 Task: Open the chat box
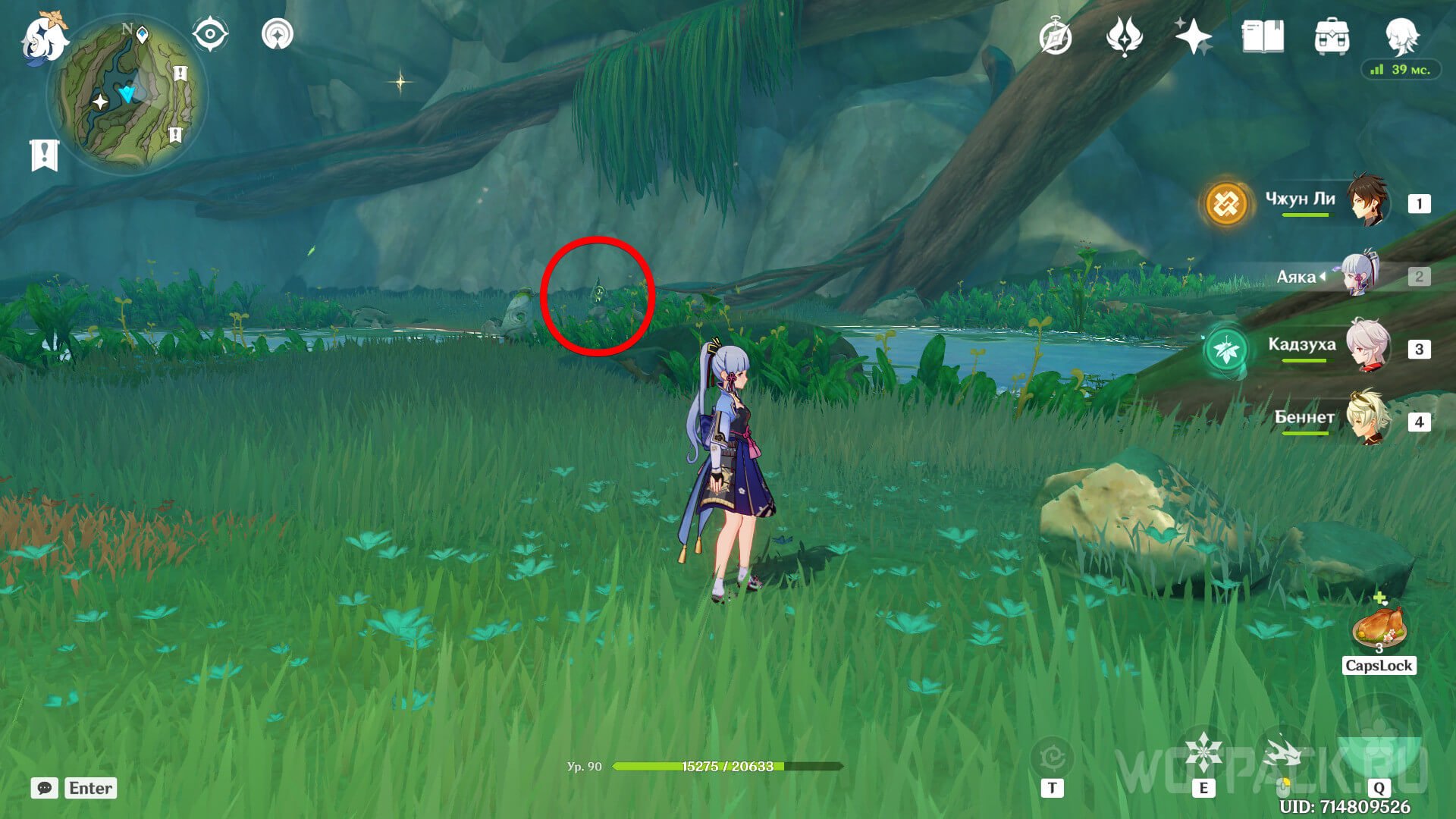click(45, 788)
